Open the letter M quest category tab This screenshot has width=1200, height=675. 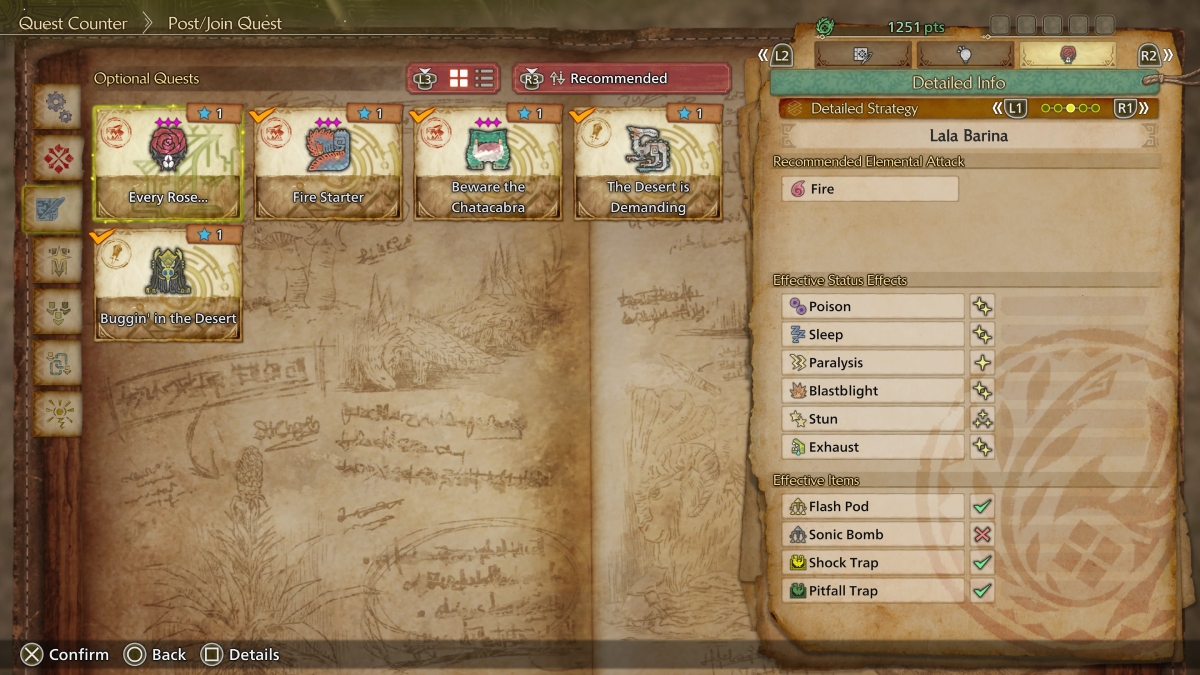(58, 260)
